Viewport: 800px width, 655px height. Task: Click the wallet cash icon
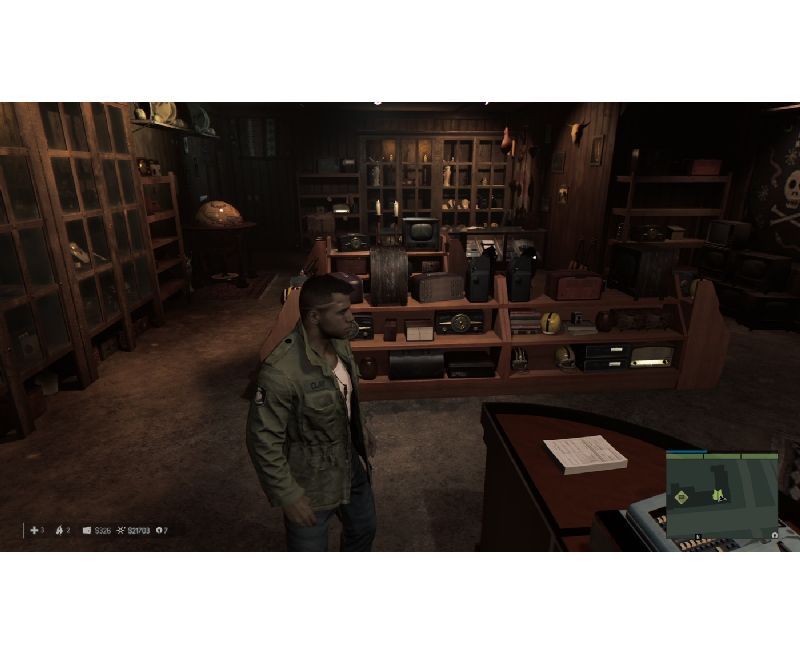[87, 530]
